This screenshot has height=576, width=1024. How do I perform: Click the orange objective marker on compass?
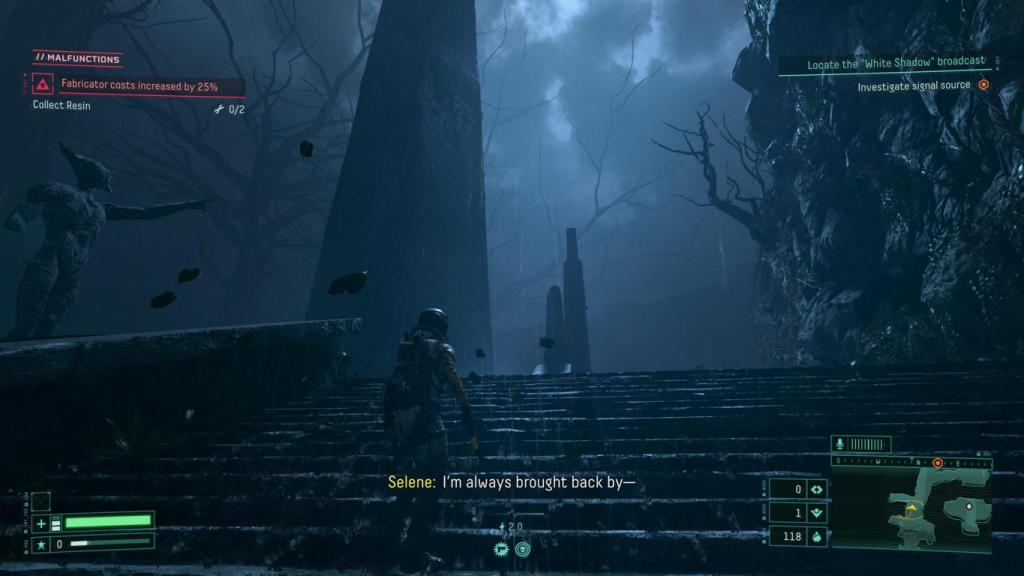coord(938,463)
